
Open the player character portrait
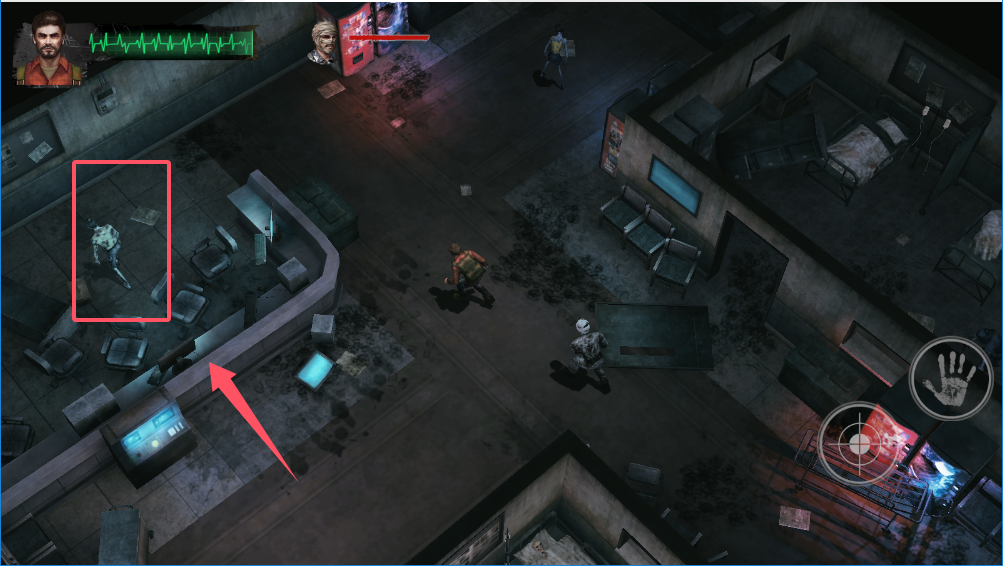[x=48, y=48]
